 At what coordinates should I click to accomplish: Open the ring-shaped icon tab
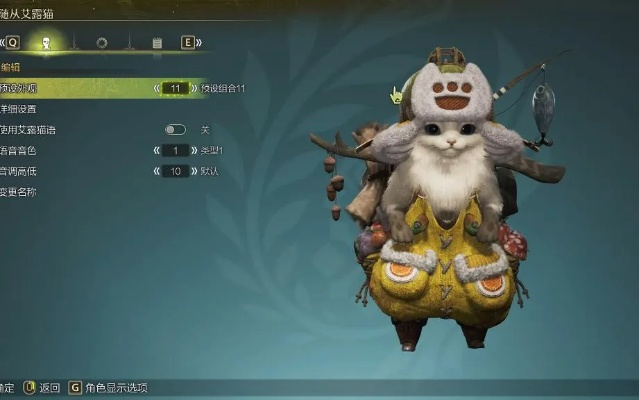click(101, 43)
